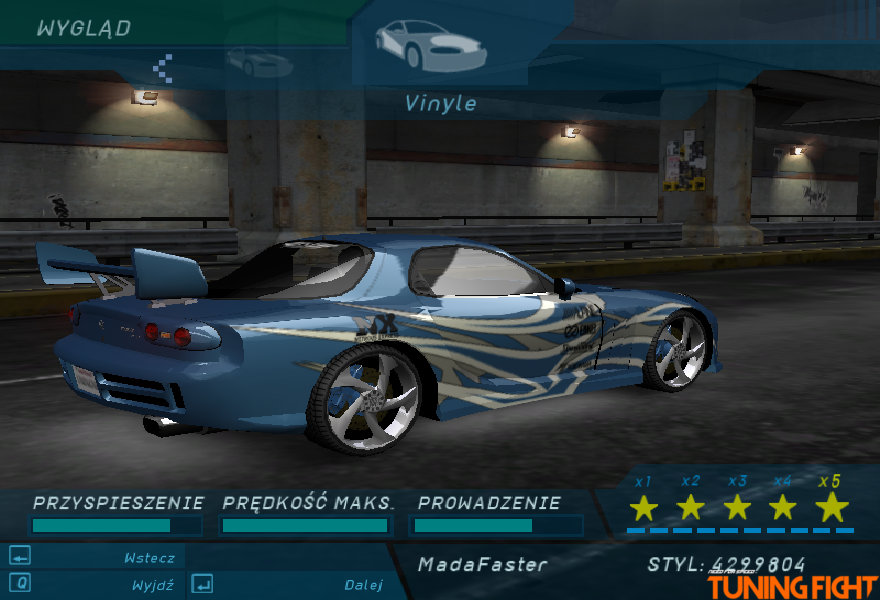Go back with the Wstecz button
880x600 pixels.
point(149,558)
